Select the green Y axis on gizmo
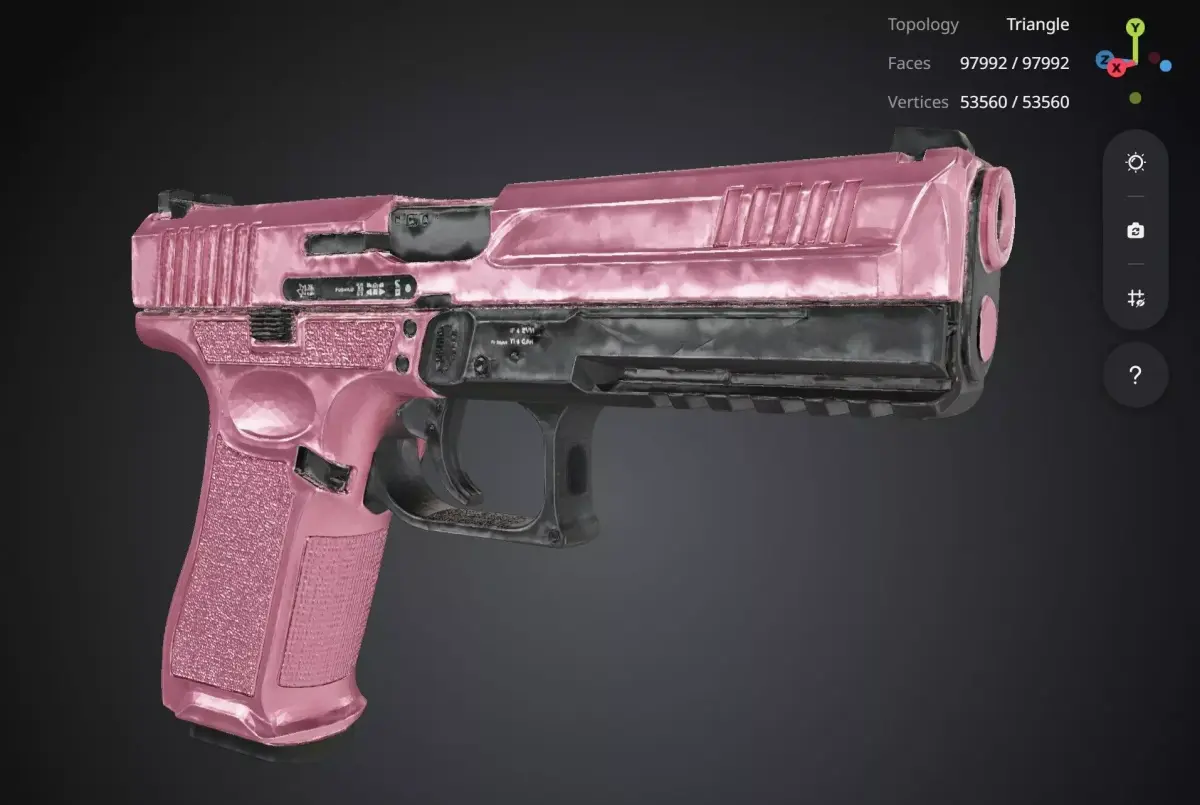Screen dimensions: 1200x805 point(1135,27)
